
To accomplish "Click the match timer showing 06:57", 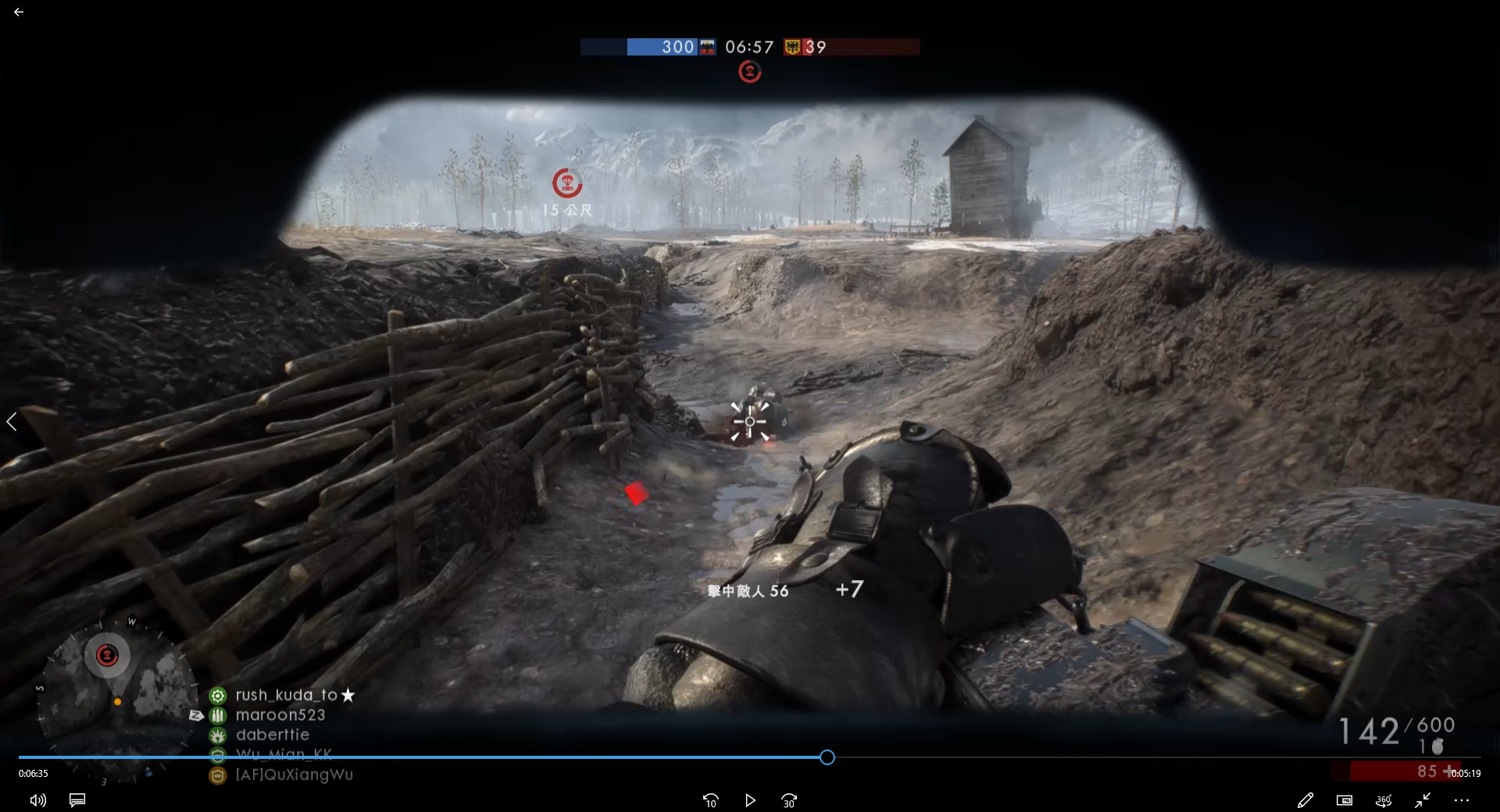I will tap(748, 47).
